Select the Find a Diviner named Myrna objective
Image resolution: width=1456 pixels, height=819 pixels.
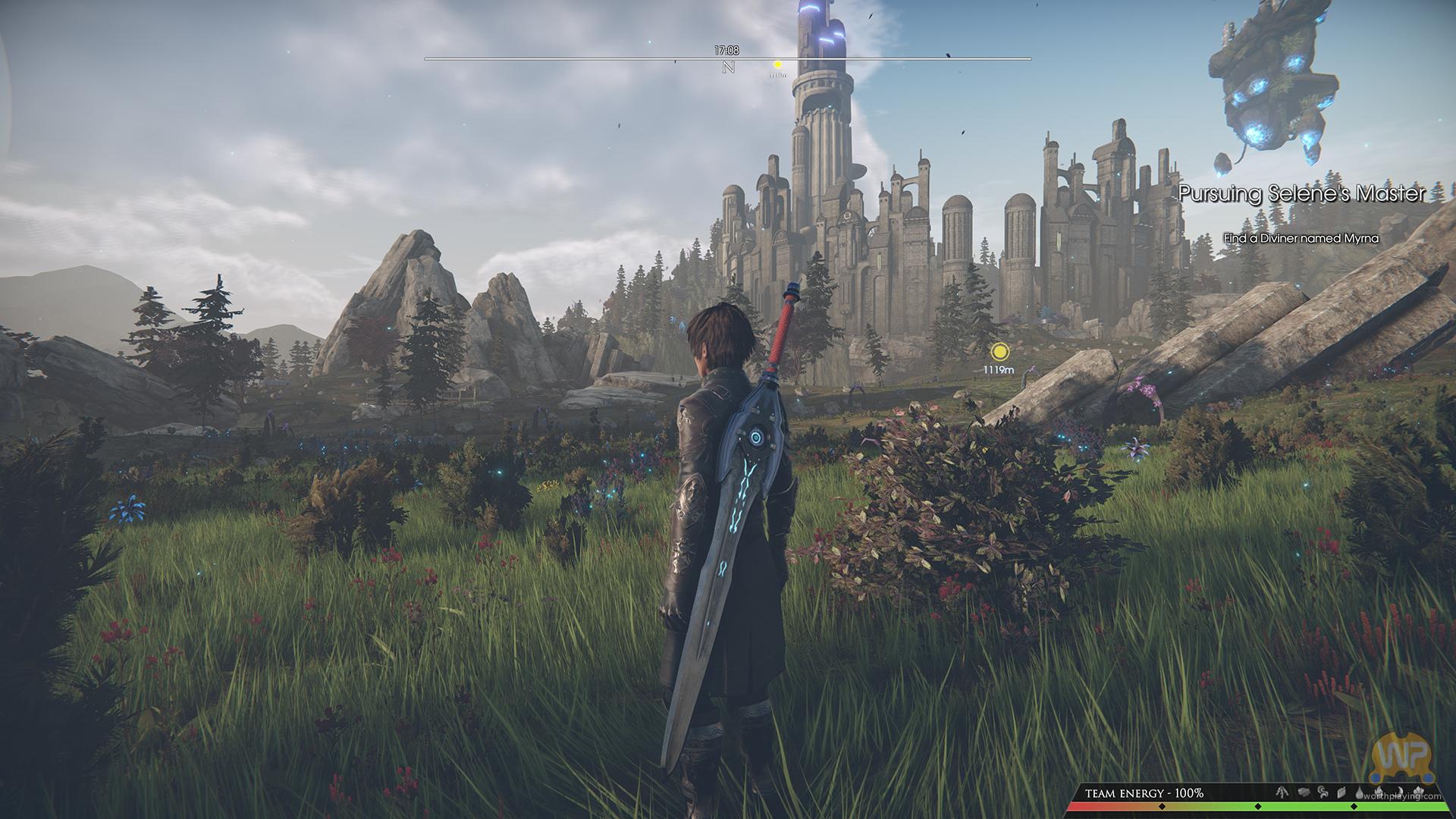coord(1301,238)
